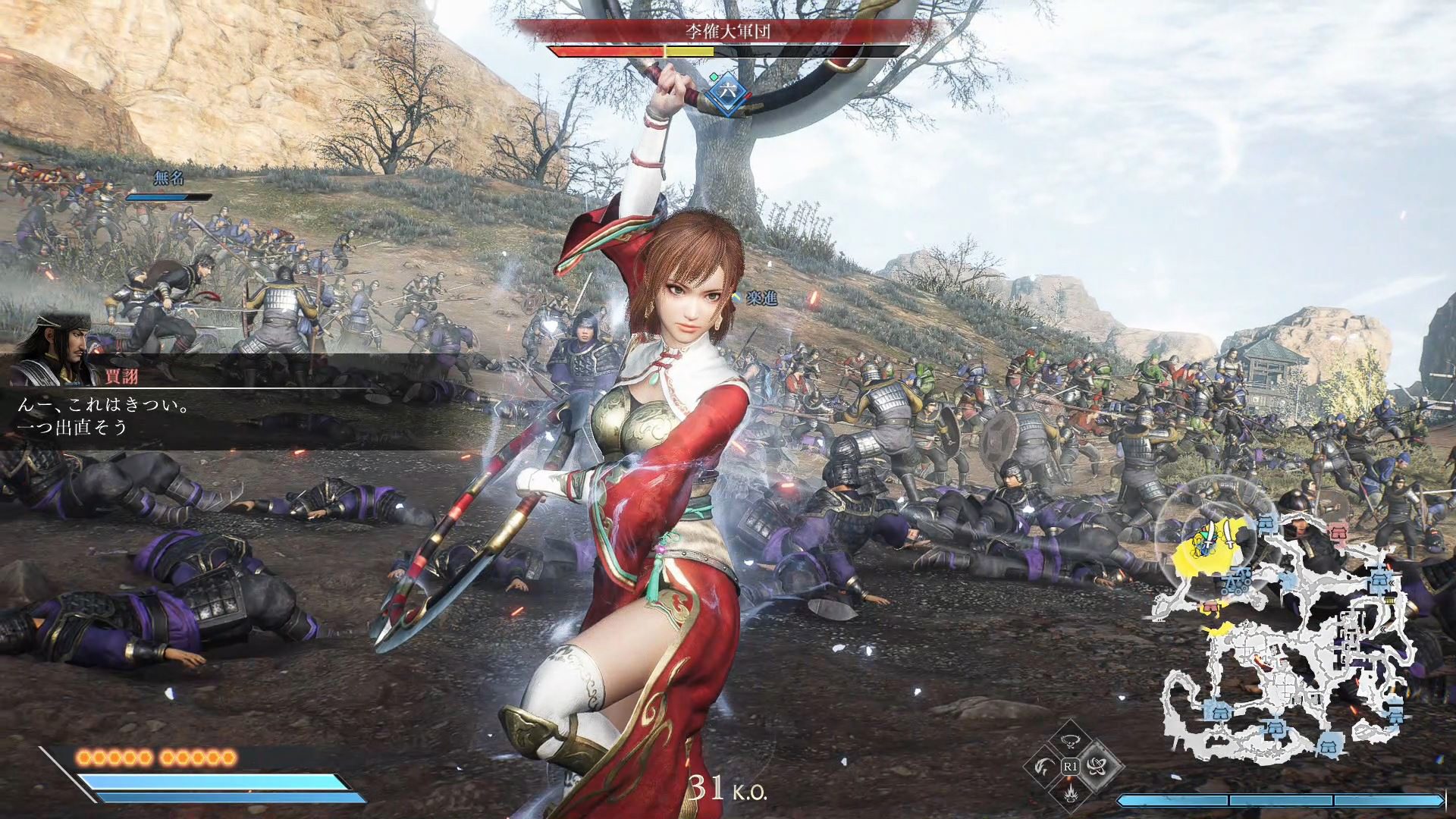Trigger the curved slash battle art
The height and width of the screenshot is (819, 1456).
click(x=1044, y=767)
